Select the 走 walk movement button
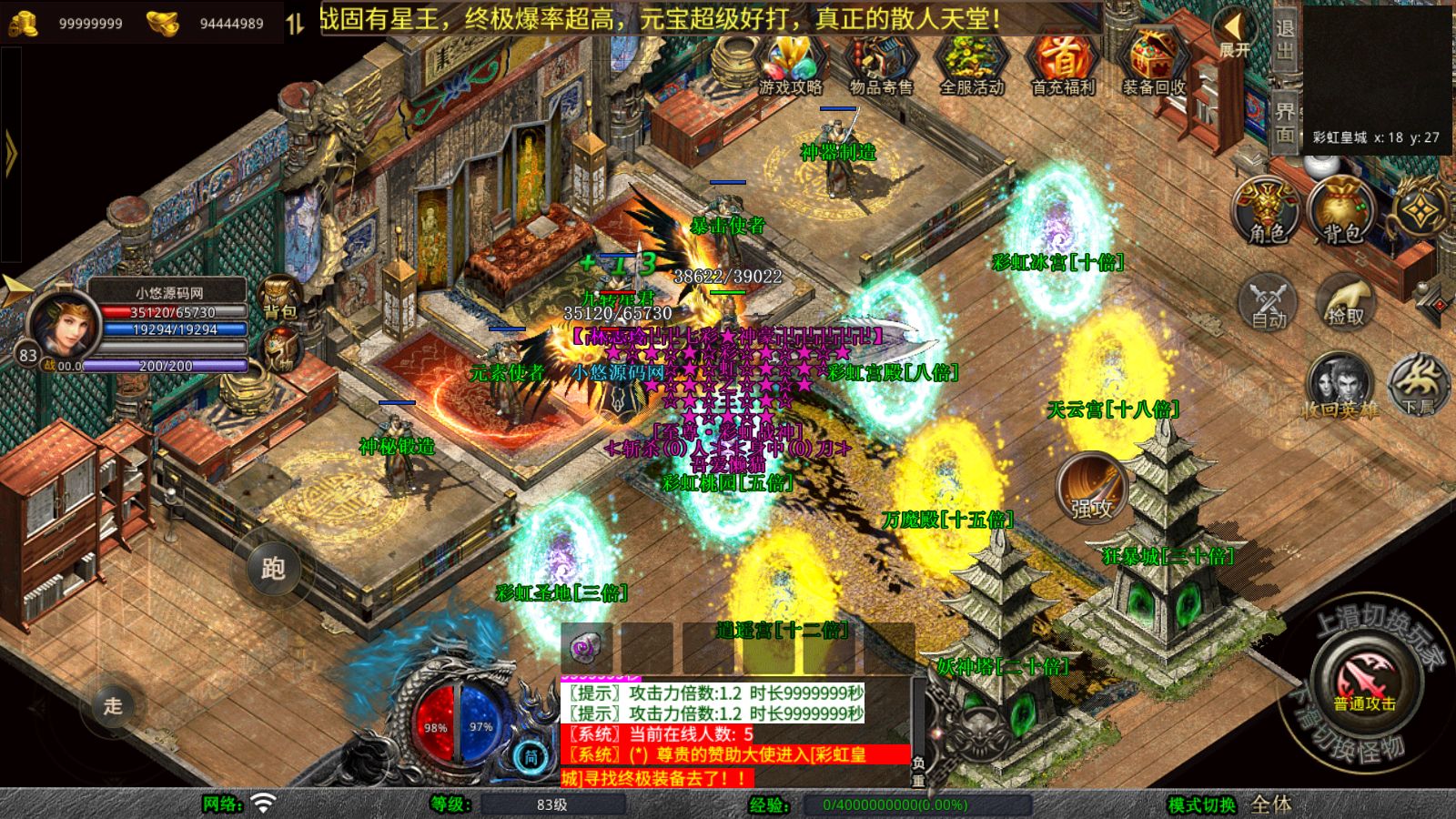 [112, 705]
